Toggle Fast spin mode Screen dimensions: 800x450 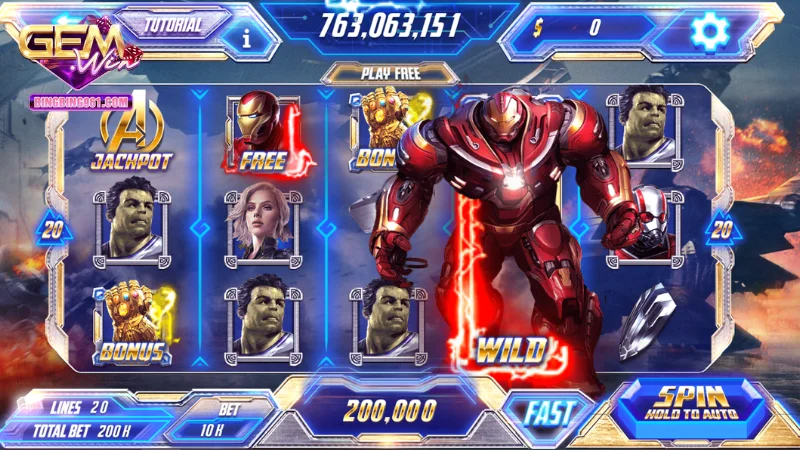click(x=548, y=411)
